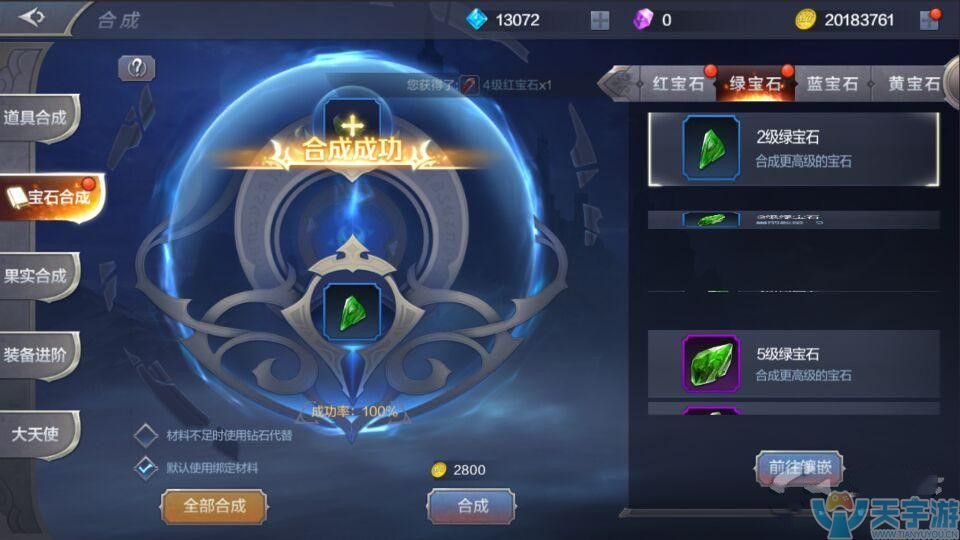Select the 2级绿宝石 list row
This screenshot has height=540, width=960.
pyautogui.click(x=793, y=149)
